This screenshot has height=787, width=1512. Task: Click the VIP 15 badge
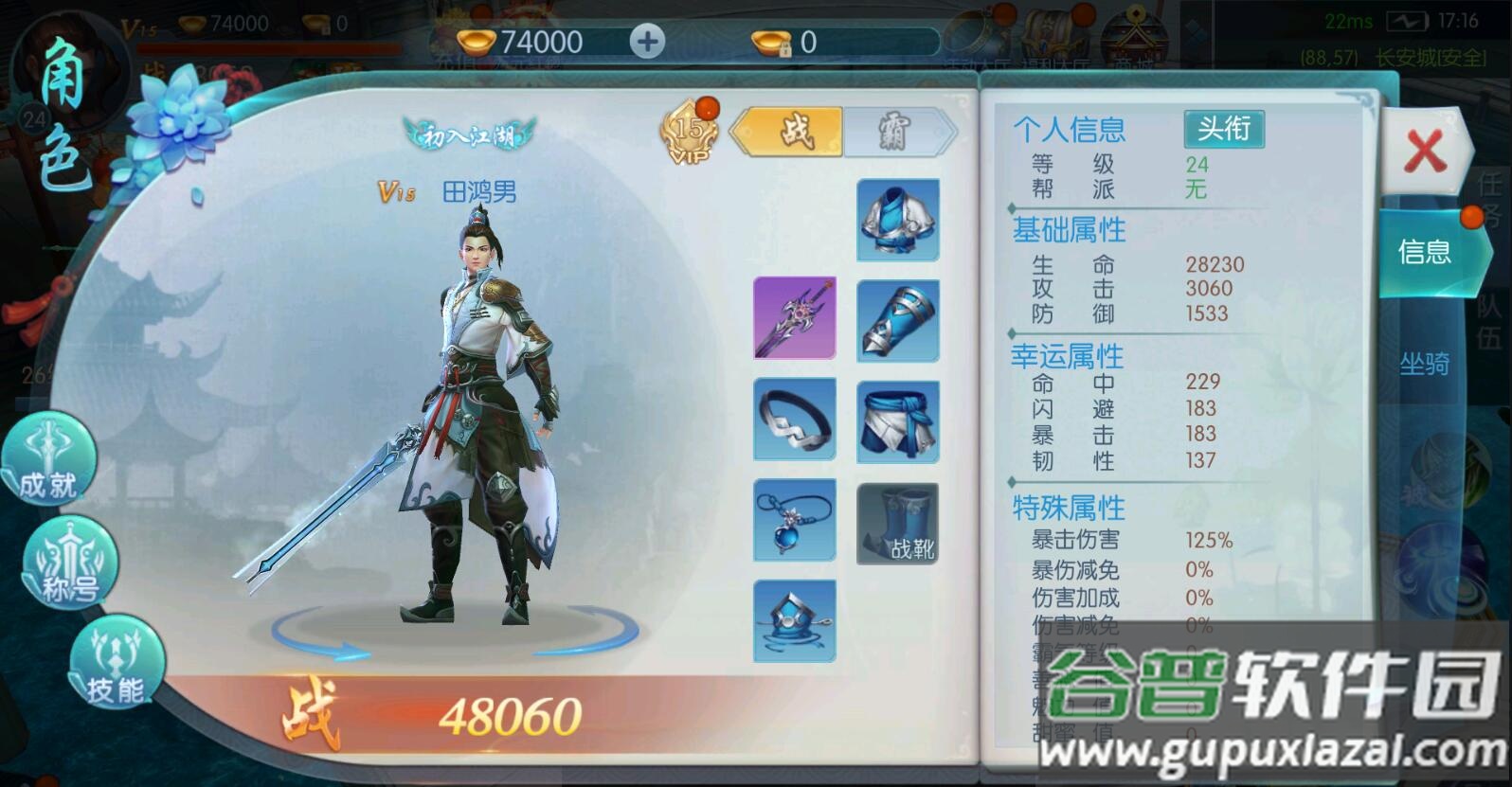(688, 133)
